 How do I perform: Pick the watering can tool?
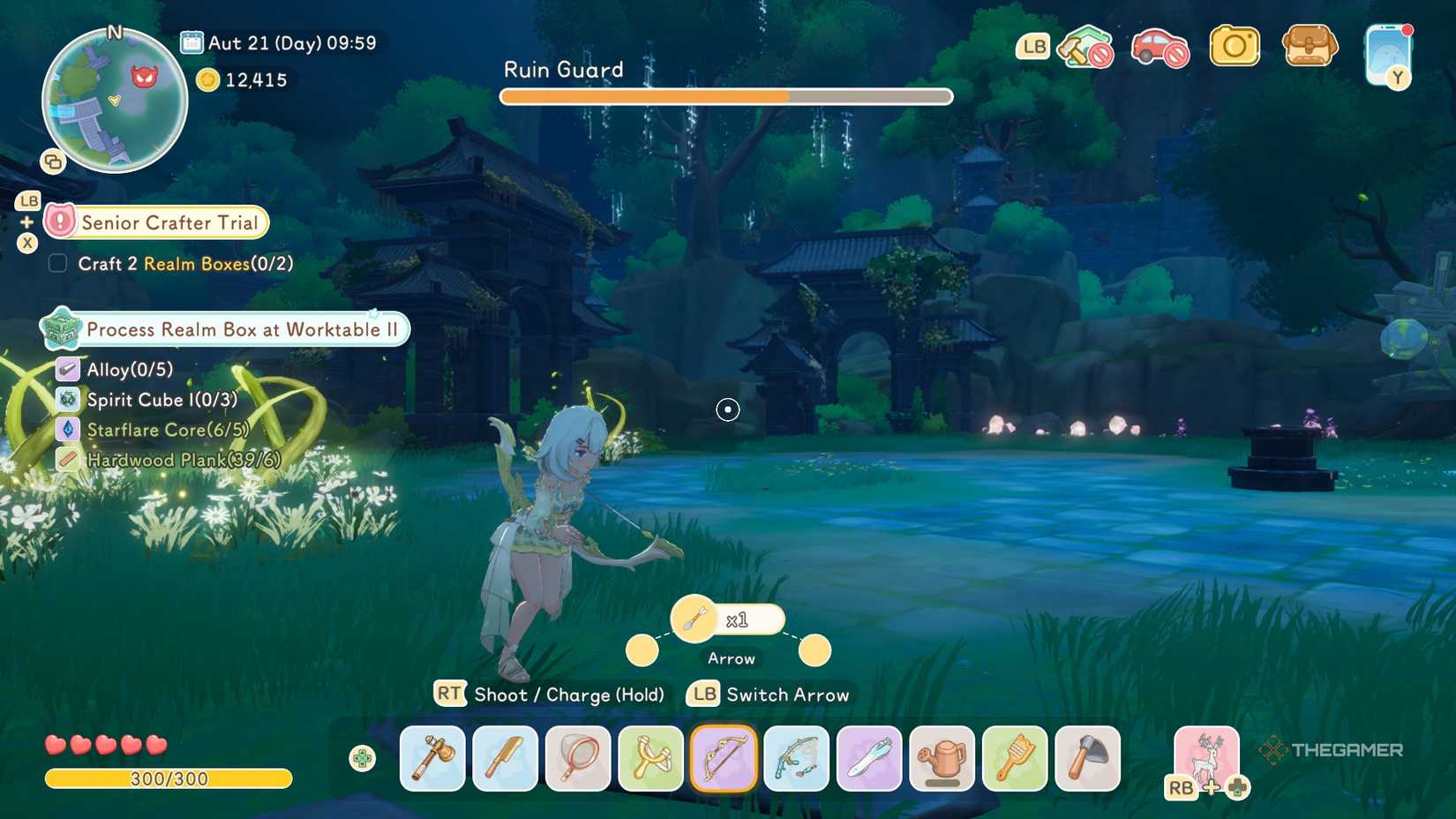(941, 759)
